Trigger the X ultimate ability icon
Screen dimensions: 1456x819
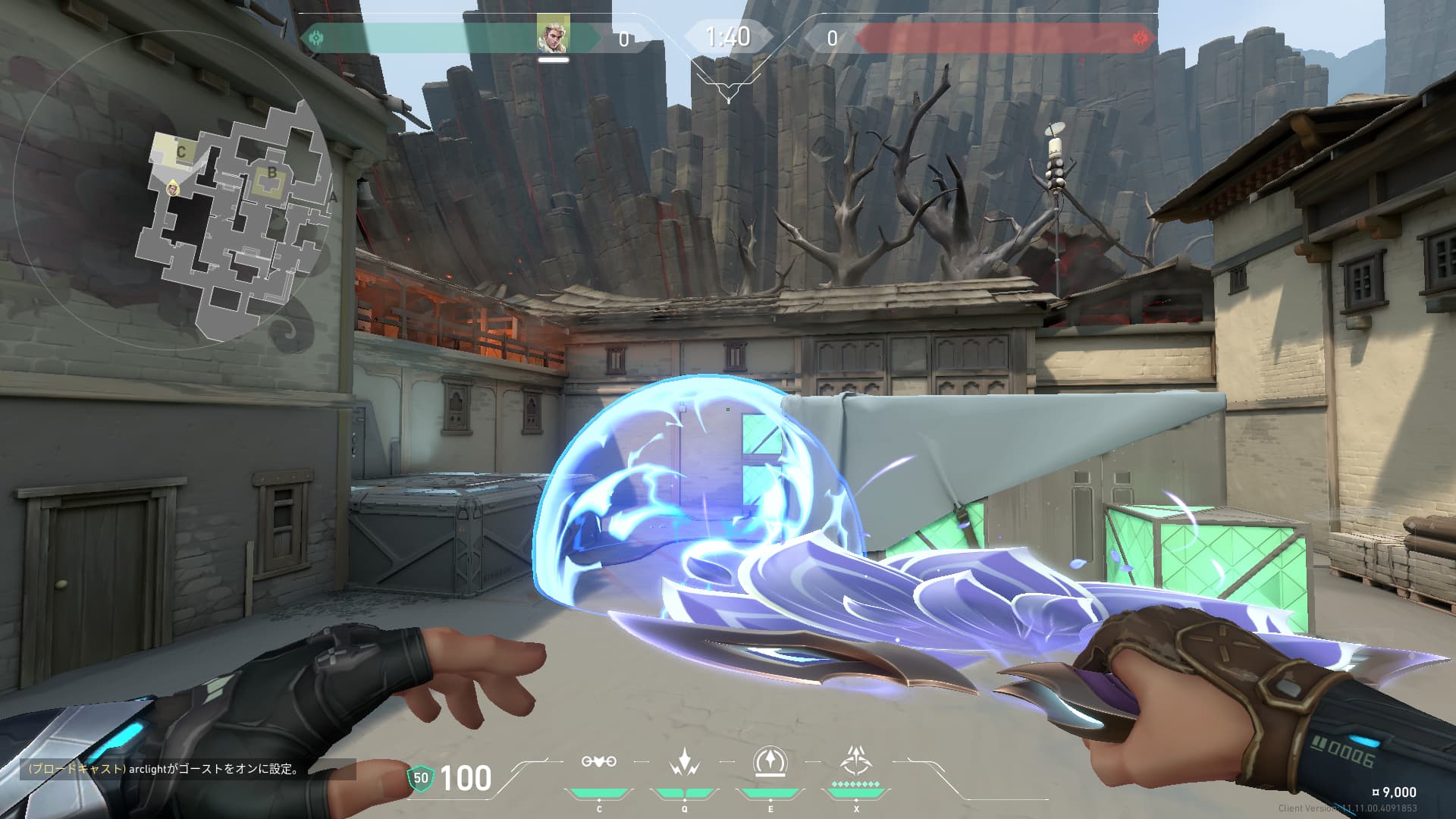point(856,760)
